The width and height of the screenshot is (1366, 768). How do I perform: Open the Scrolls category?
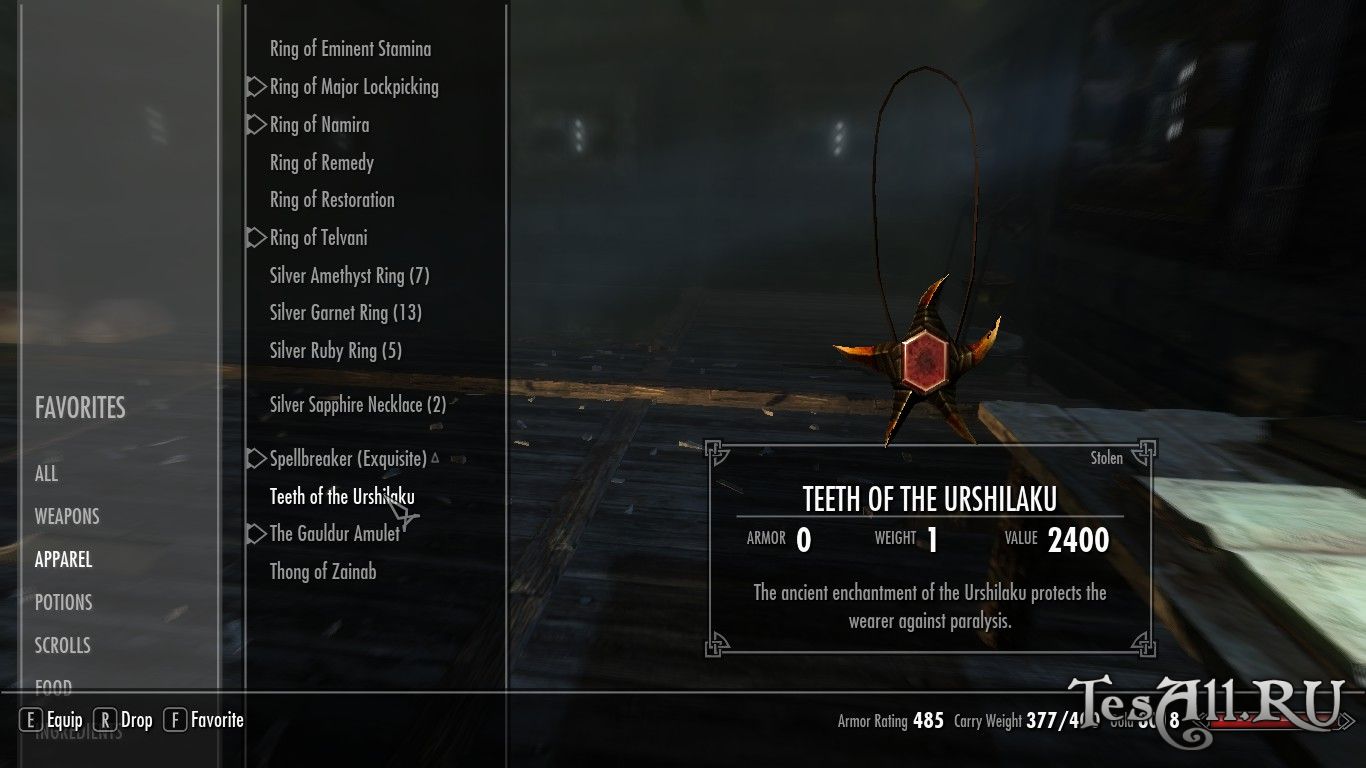pos(62,646)
